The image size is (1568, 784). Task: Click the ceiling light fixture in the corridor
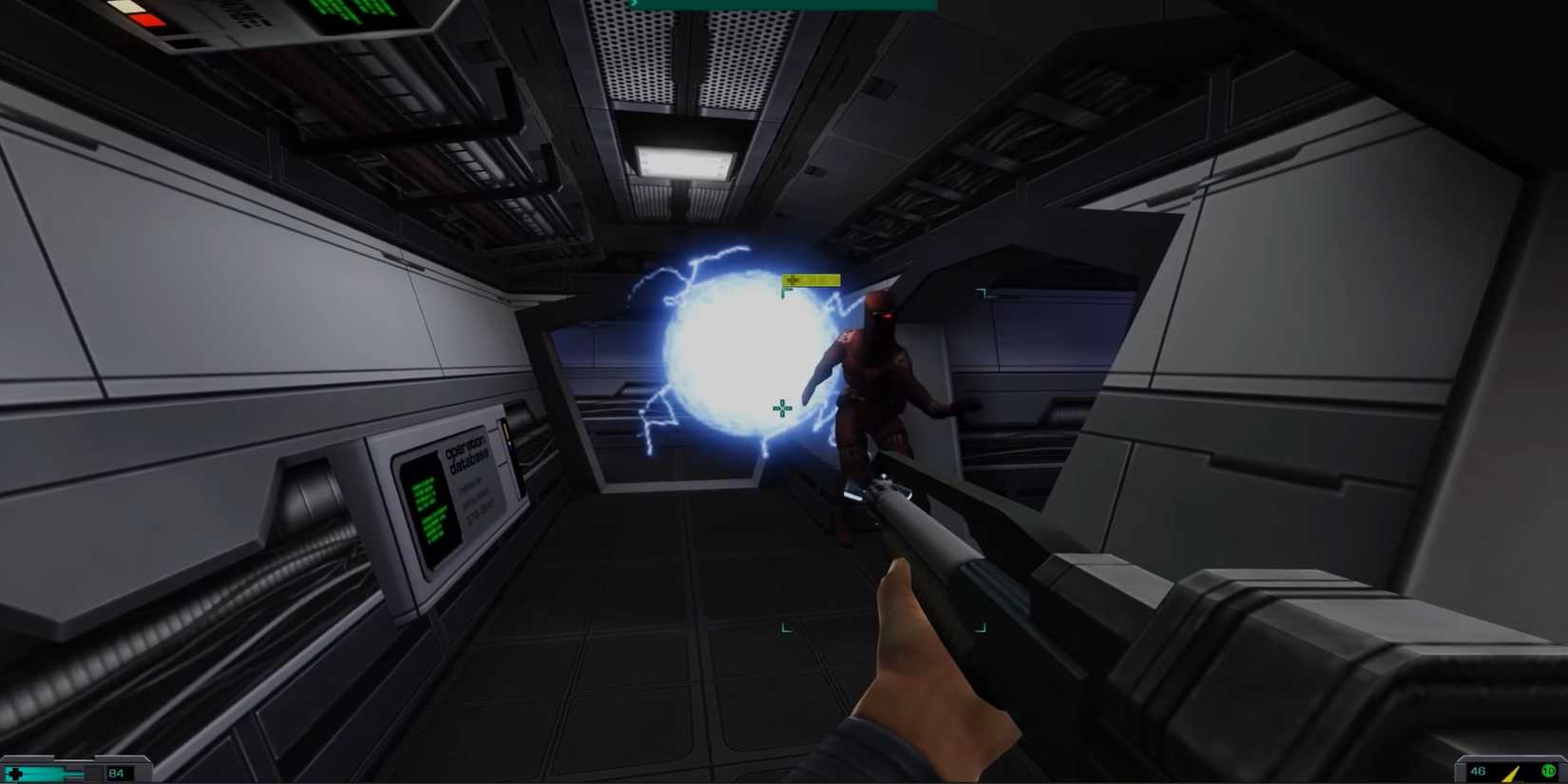coord(680,162)
